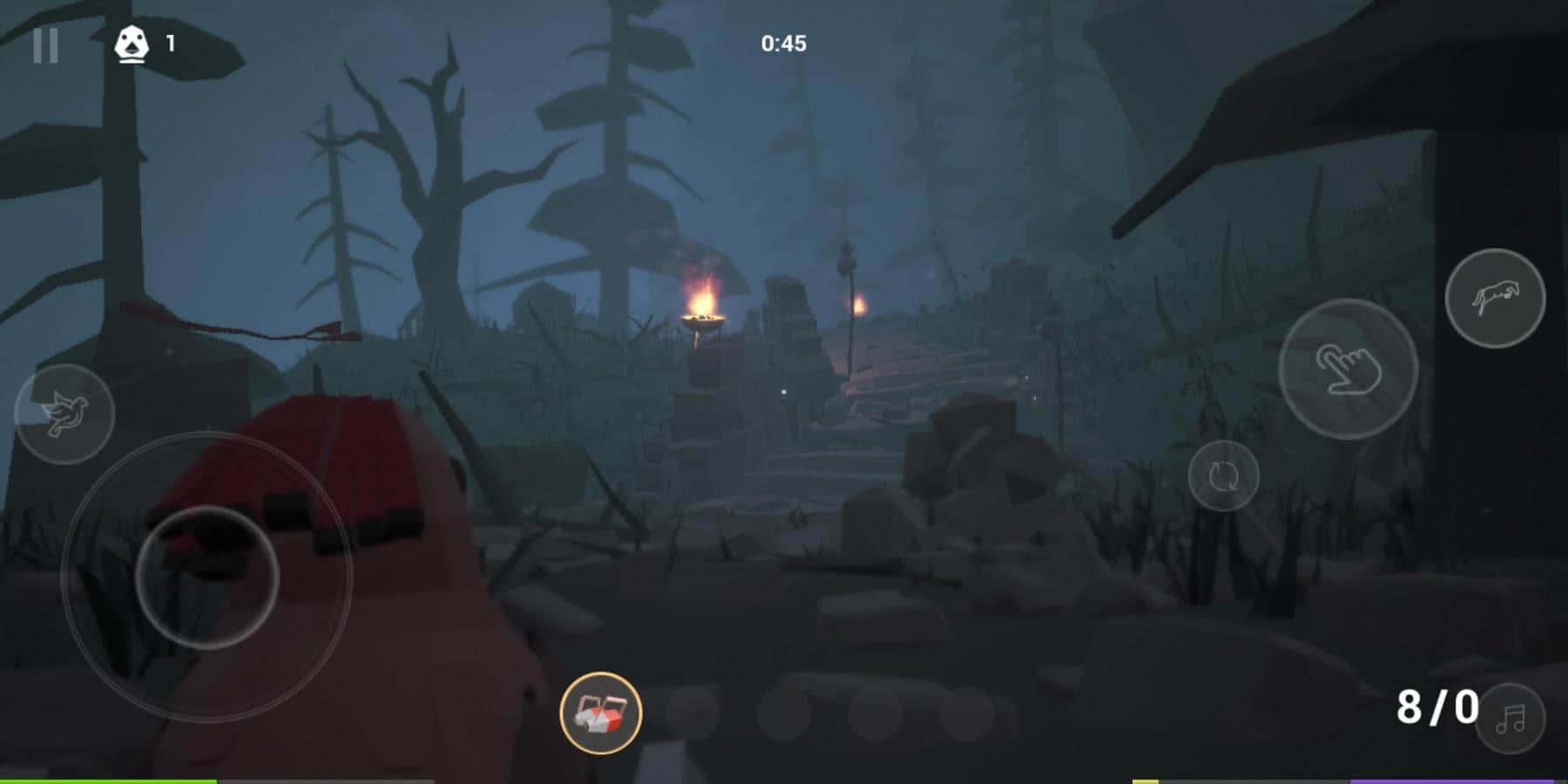Screen dimensions: 1568x784
Task: Tap the 0:45 match timer
Action: (783, 38)
